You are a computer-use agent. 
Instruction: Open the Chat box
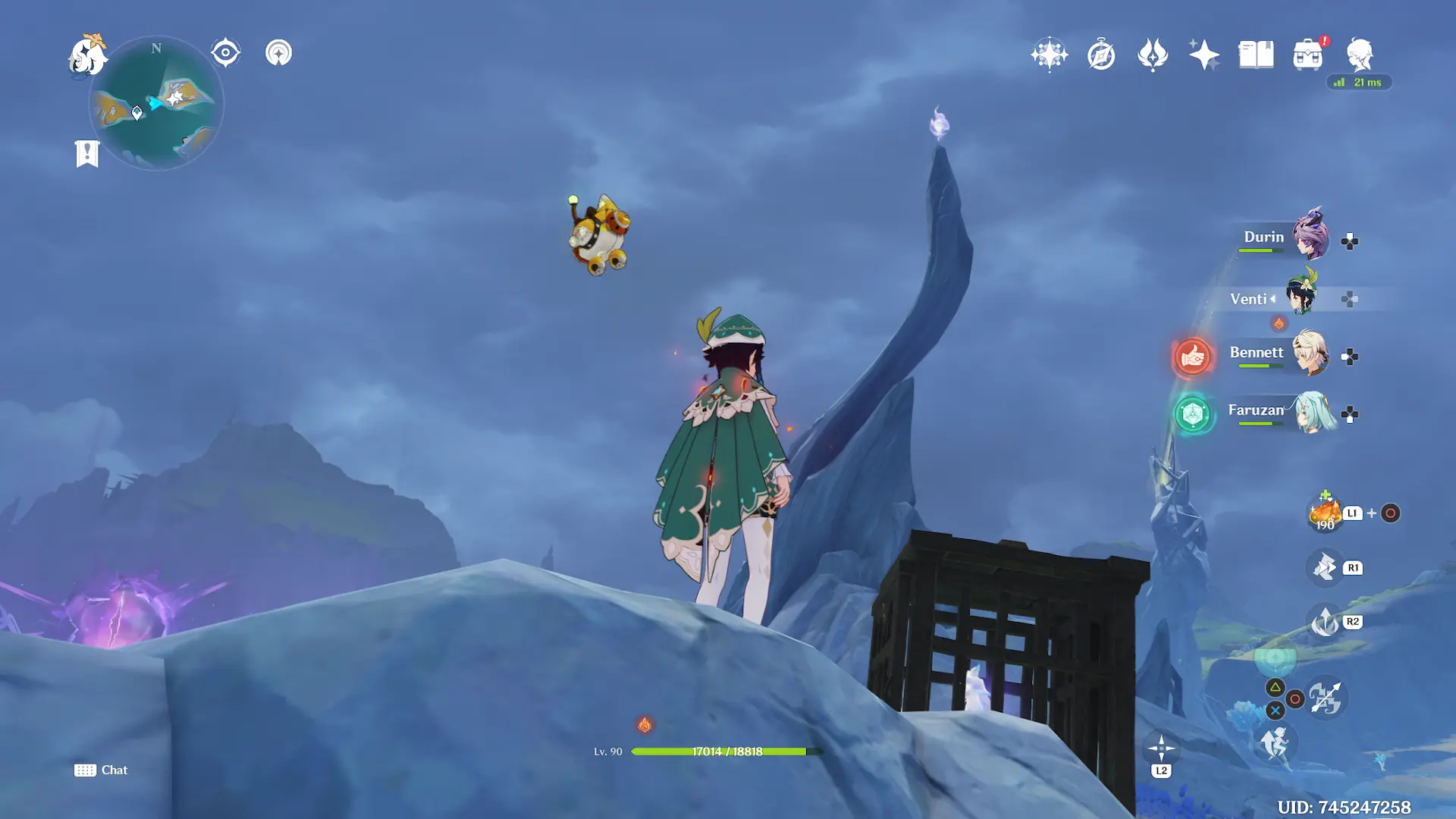coord(101,770)
